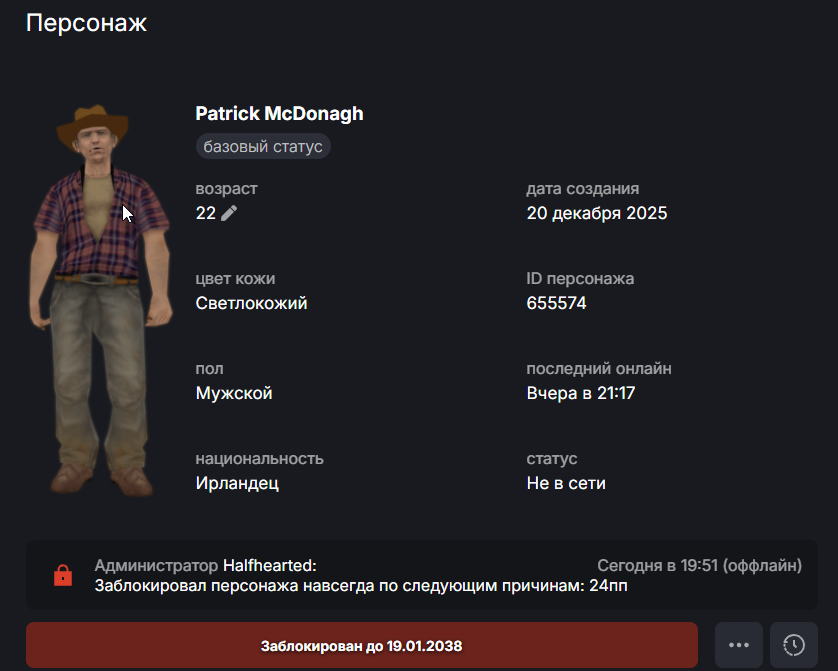Open the Halfhearted administrator ban notice
Image resolution: width=838 pixels, height=671 pixels.
[x=421, y=575]
